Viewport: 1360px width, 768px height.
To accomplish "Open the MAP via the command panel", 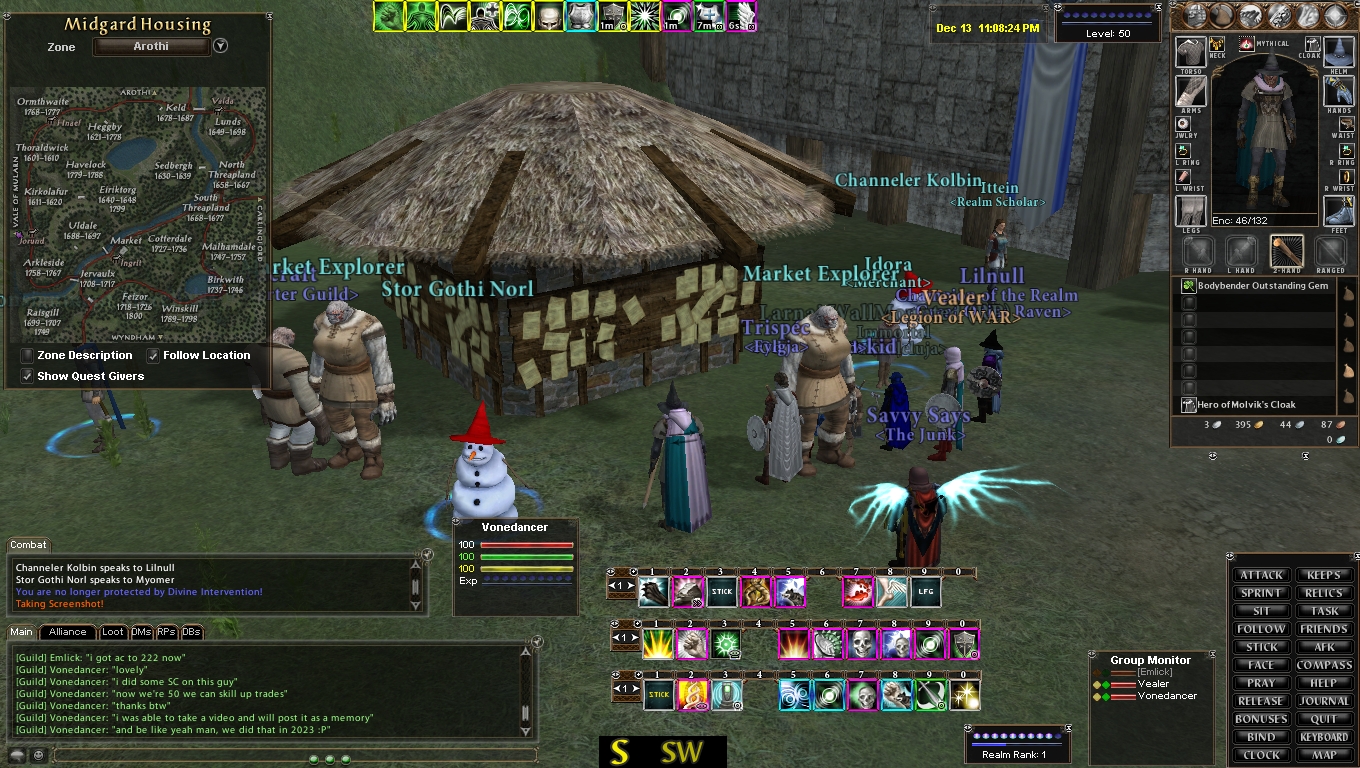I will [1324, 755].
